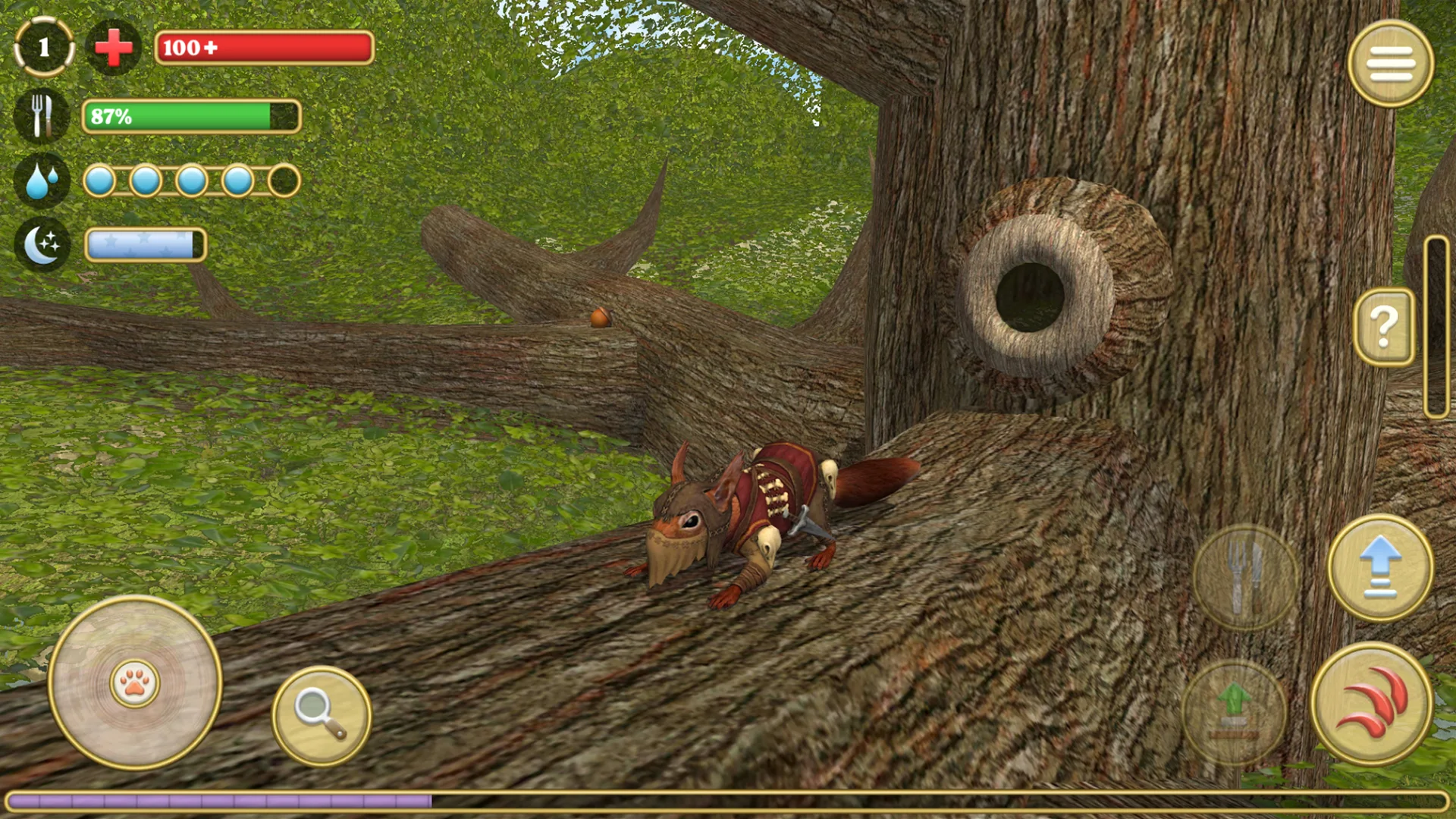The image size is (1456, 819).
Task: Click the green hunger bar at 87%
Action: coord(191,118)
